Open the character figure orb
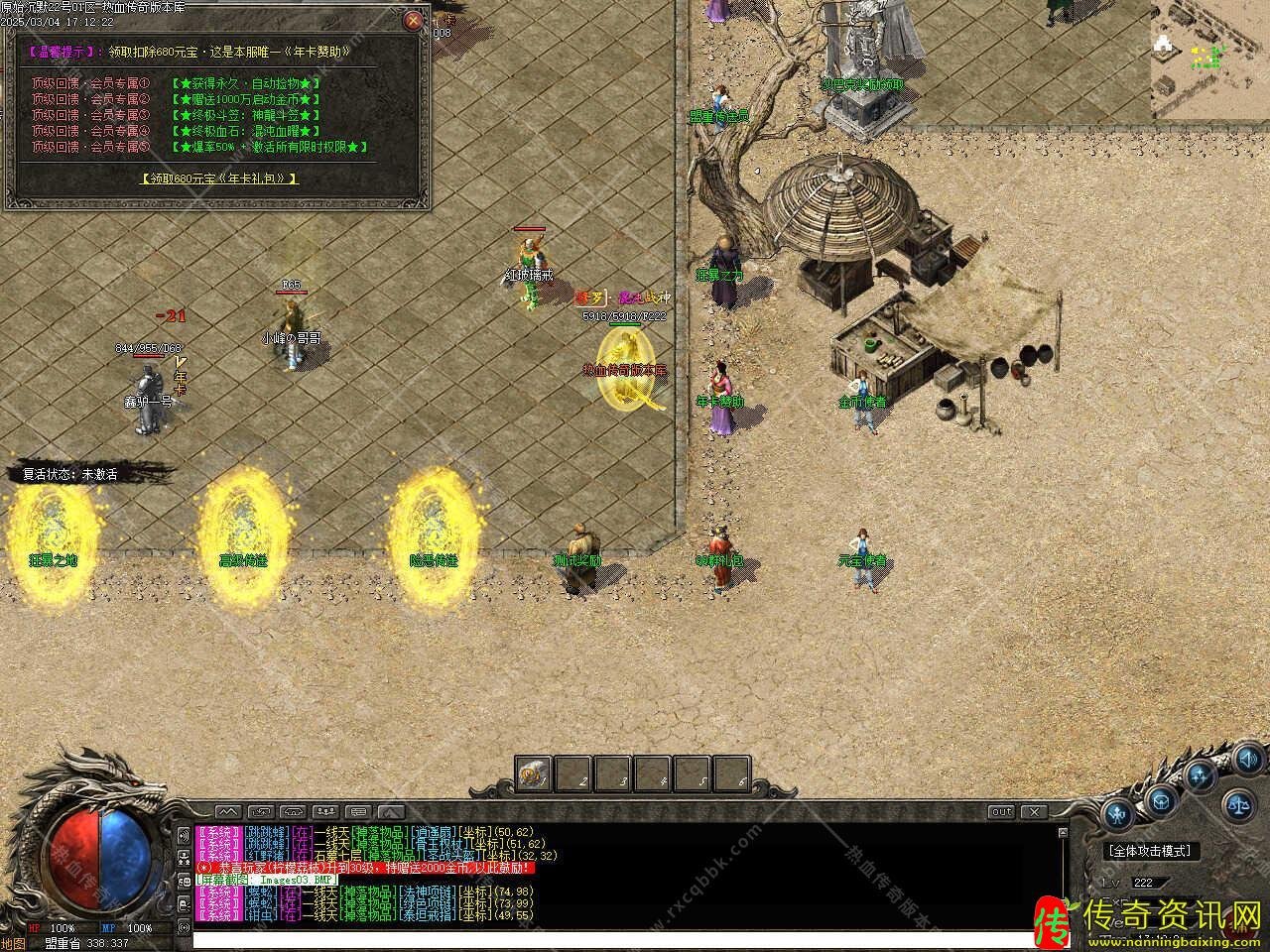 tap(1119, 815)
